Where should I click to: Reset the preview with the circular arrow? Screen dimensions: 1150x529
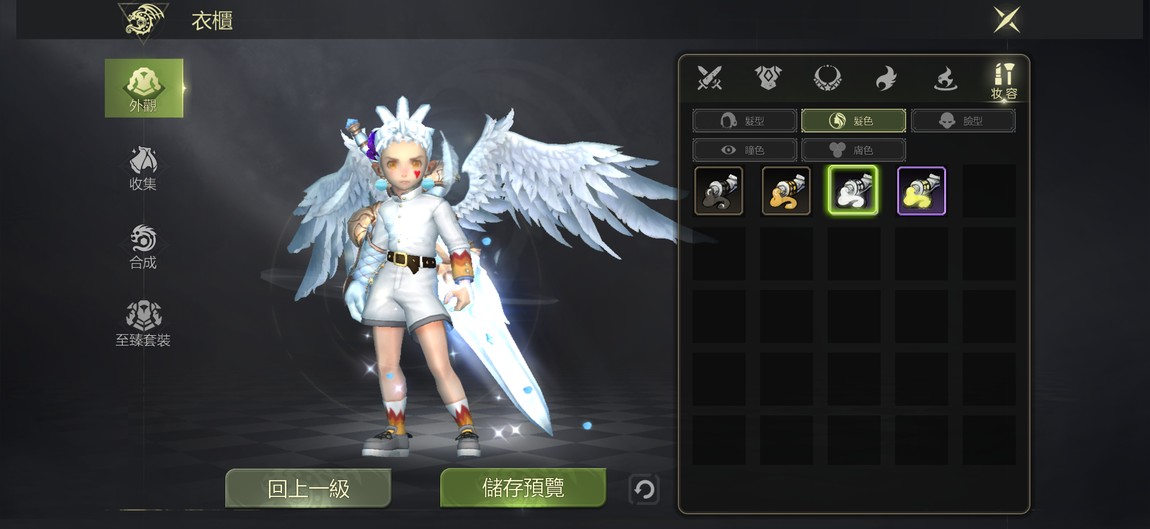point(645,489)
